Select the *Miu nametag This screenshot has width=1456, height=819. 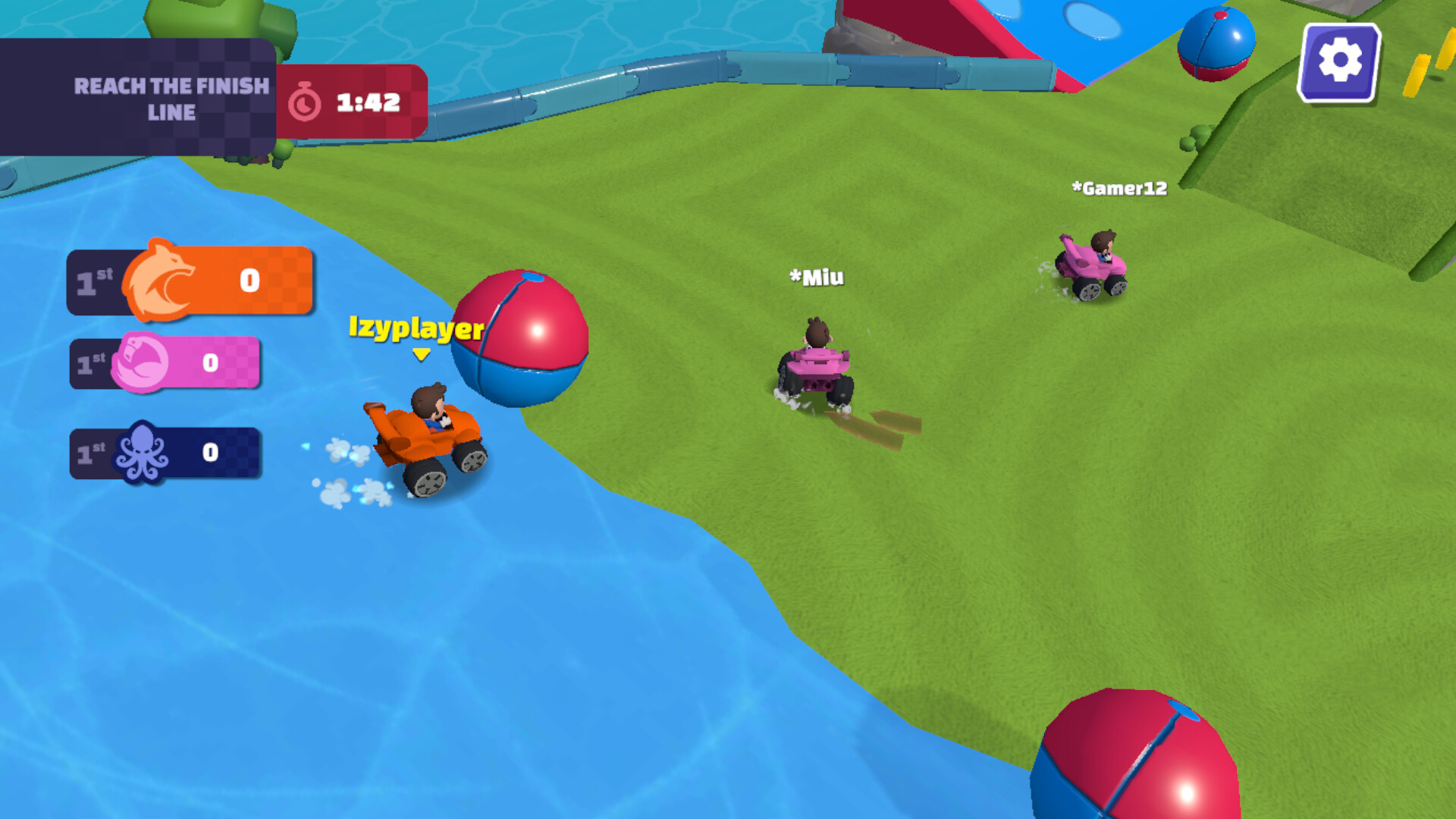pyautogui.click(x=815, y=278)
